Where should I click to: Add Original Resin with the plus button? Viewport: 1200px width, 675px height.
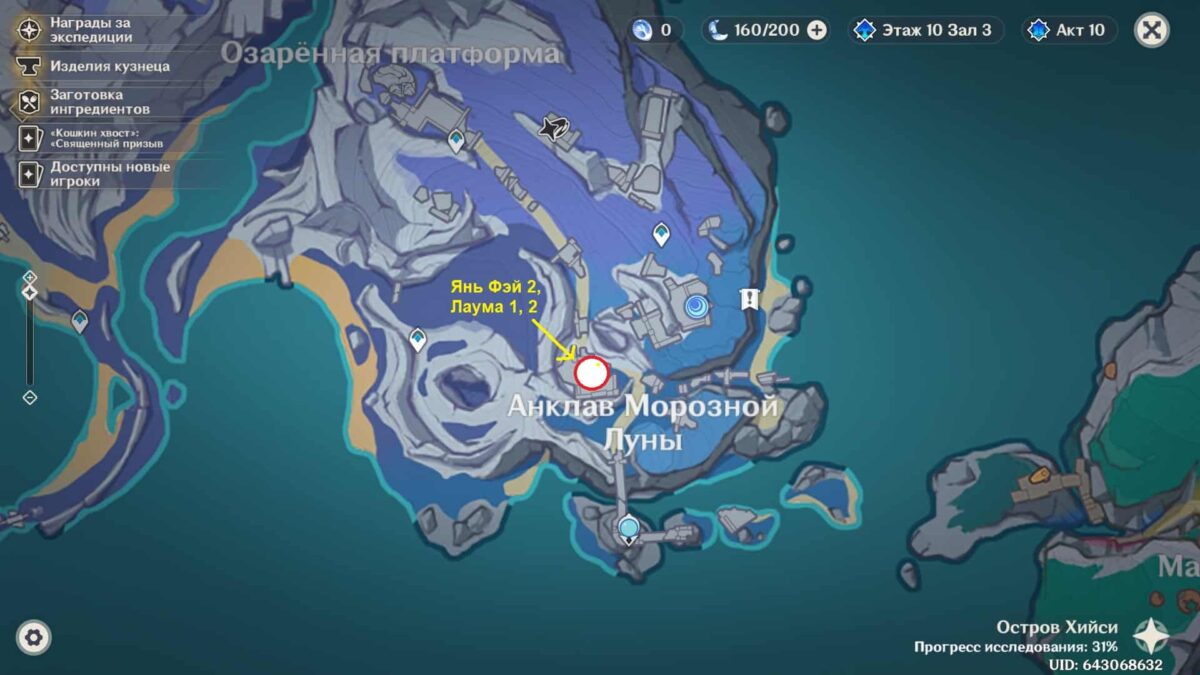click(817, 30)
